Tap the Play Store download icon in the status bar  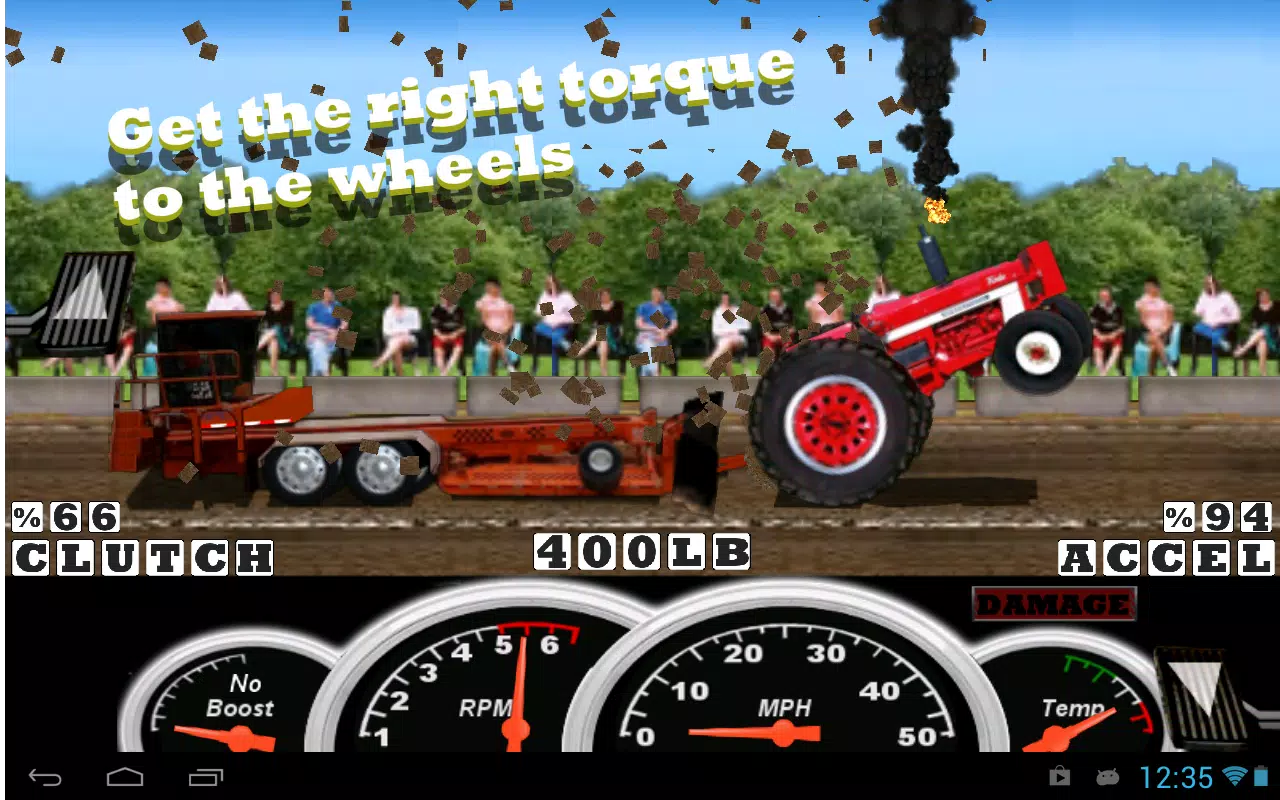(1058, 776)
